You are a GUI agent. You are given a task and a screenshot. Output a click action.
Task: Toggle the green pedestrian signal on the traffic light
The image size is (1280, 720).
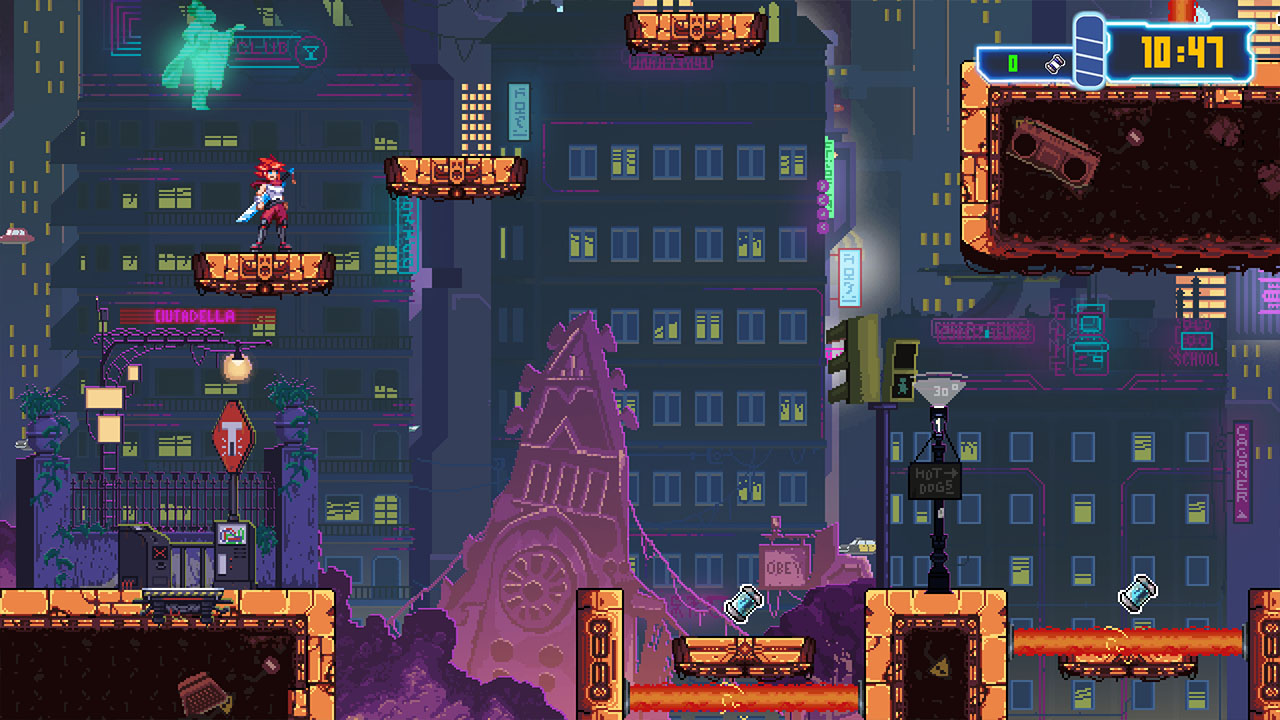click(x=902, y=386)
